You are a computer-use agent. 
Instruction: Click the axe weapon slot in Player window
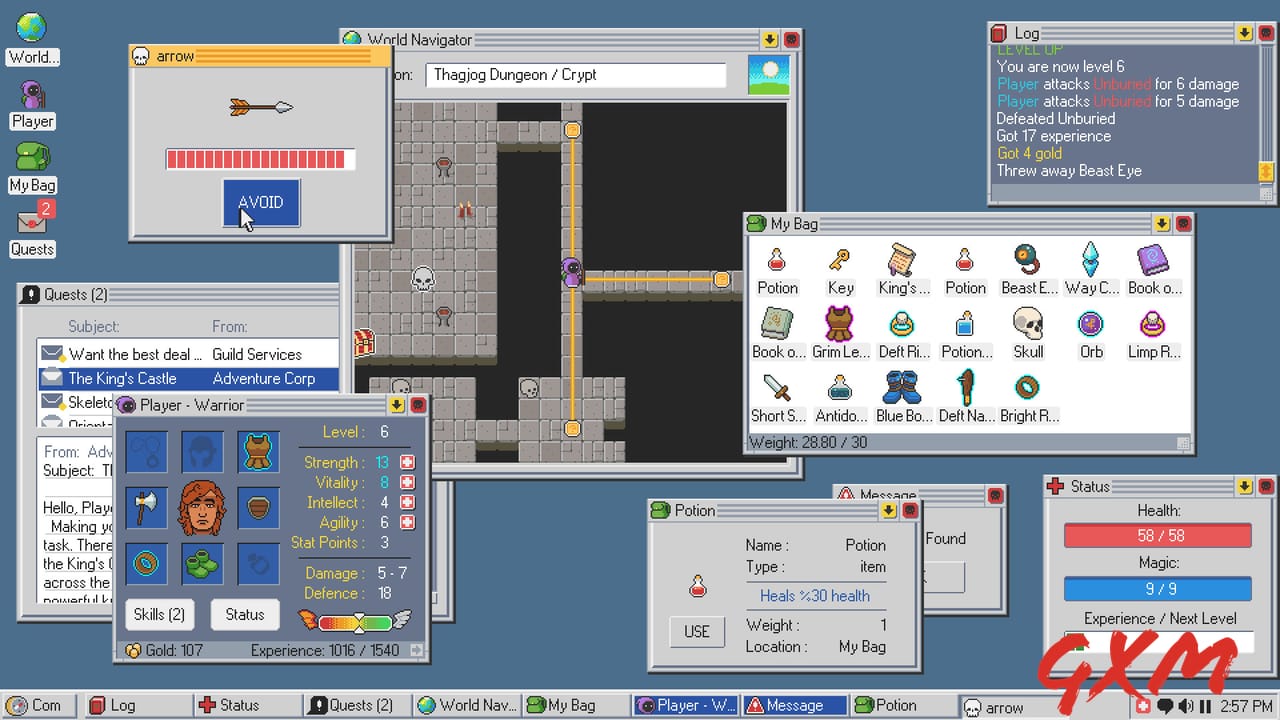[x=146, y=507]
